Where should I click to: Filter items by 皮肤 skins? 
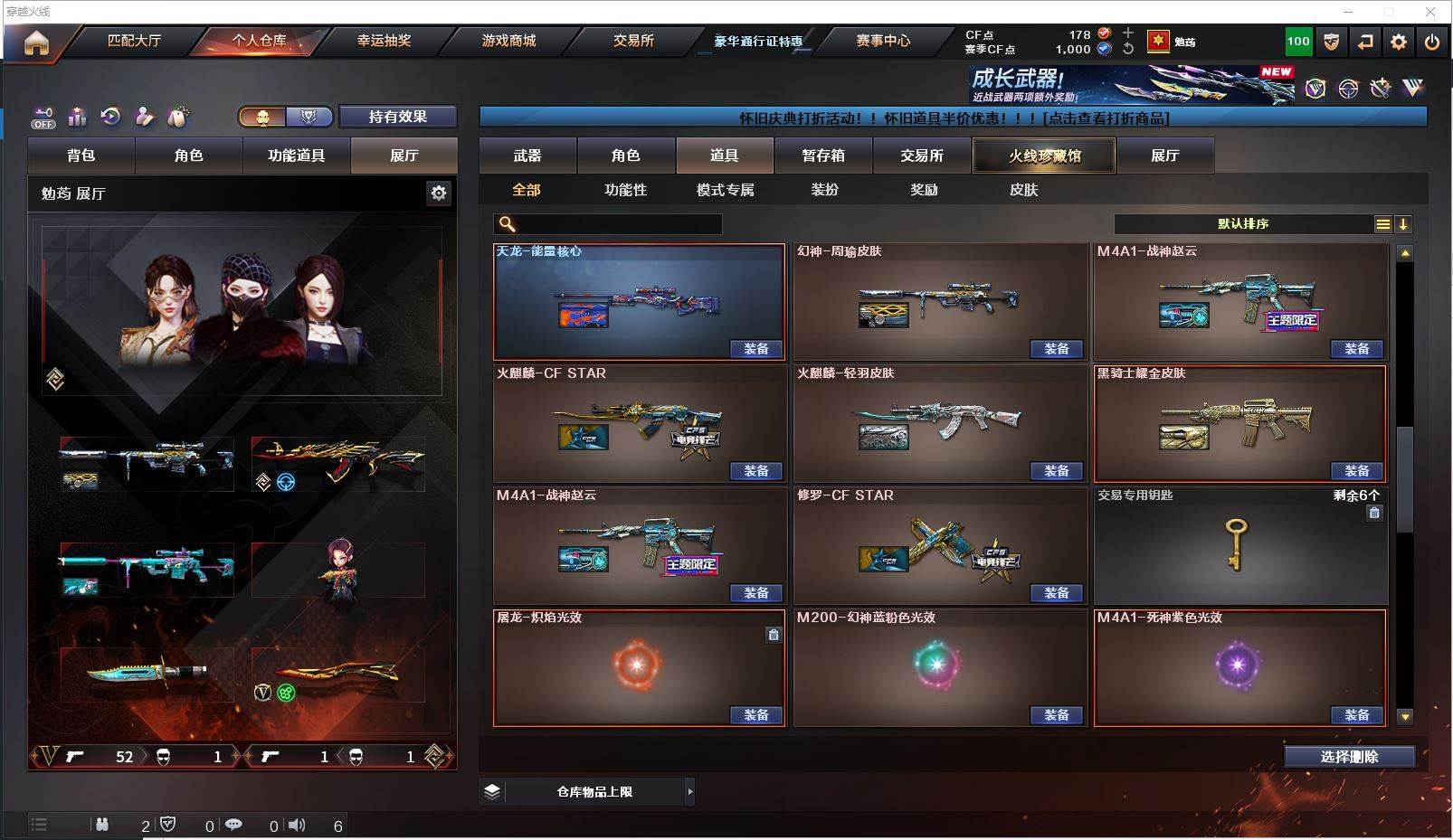(x=1023, y=190)
